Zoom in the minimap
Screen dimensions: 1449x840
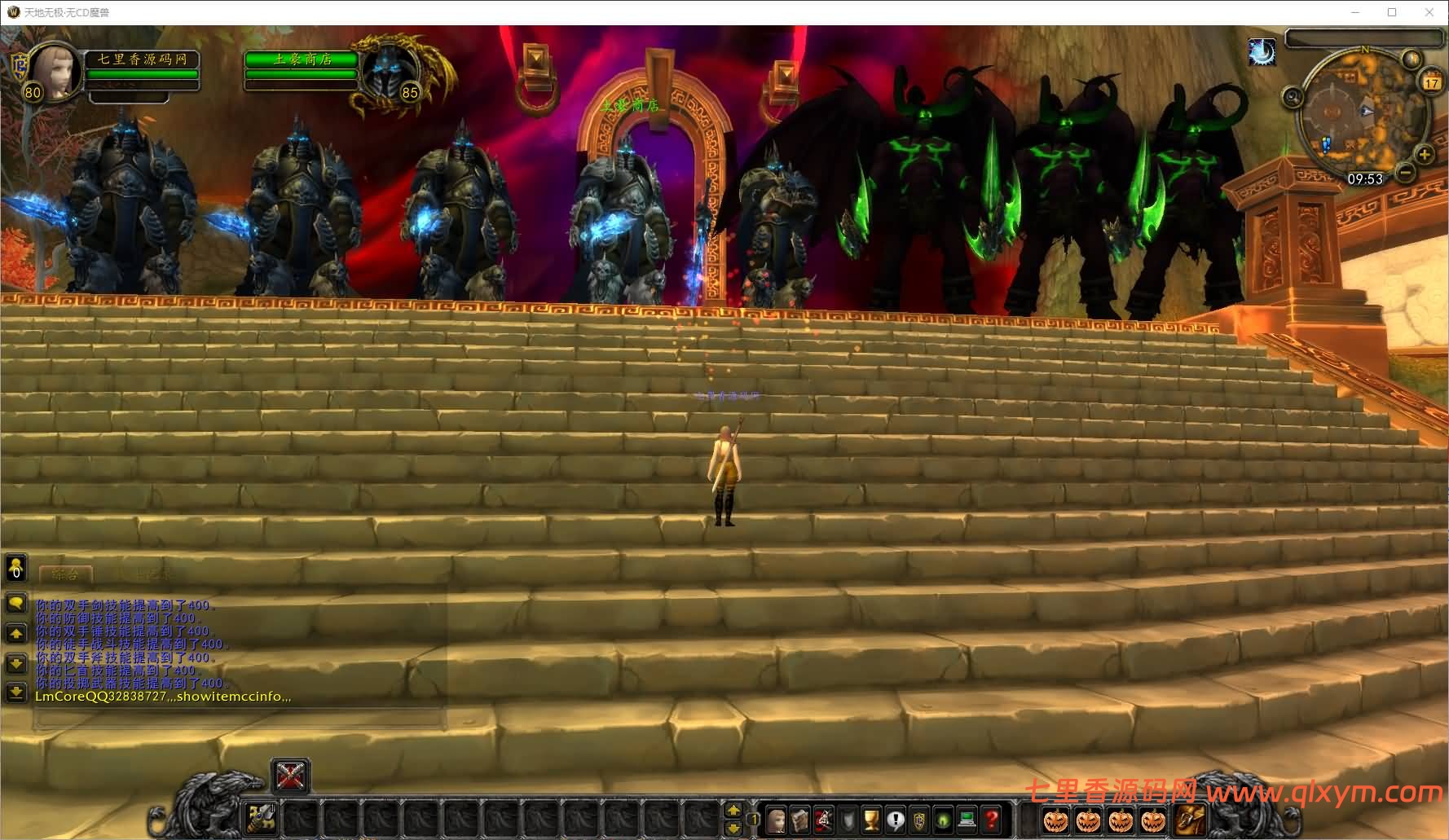click(x=1424, y=154)
